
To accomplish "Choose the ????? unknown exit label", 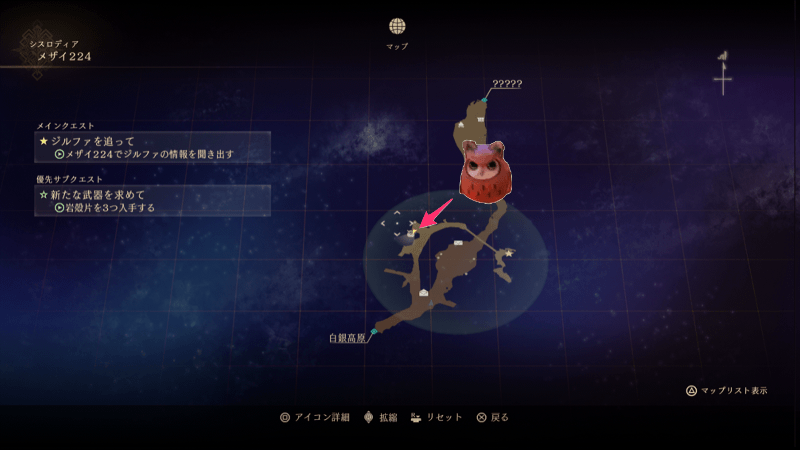I will click(x=507, y=84).
